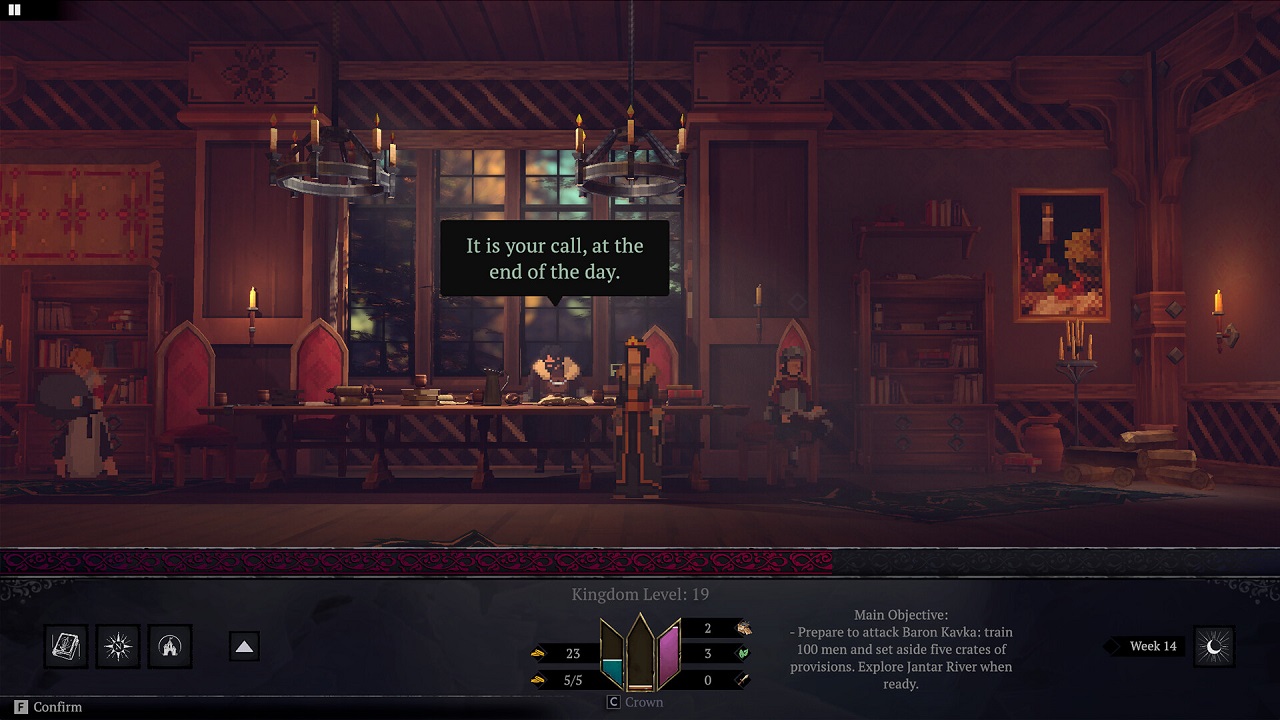Click the pause button in the corner

pyautogui.click(x=15, y=10)
